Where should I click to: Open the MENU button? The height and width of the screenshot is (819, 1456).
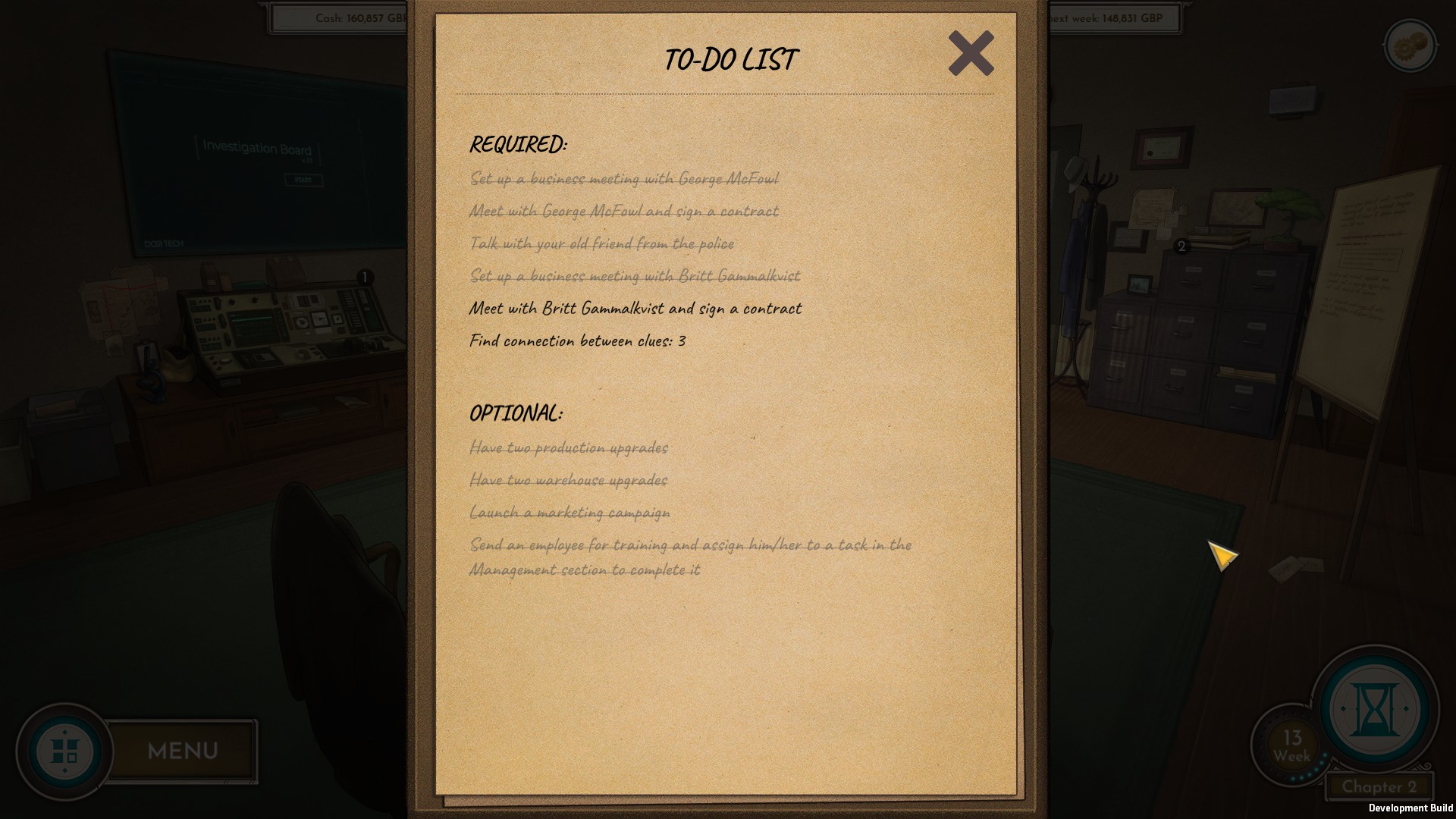coord(182,751)
